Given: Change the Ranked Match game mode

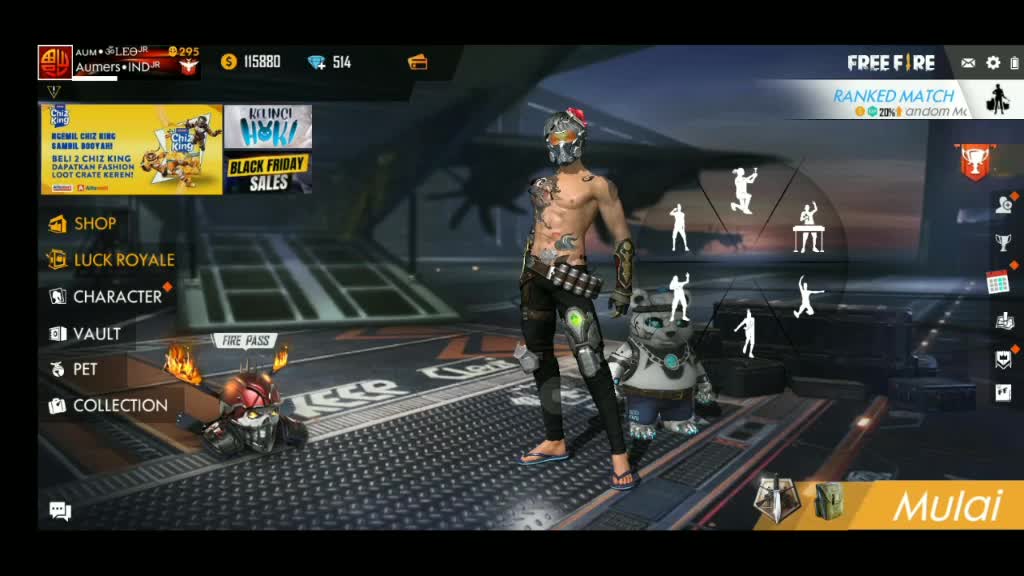Looking at the screenshot, I should click(x=893, y=100).
